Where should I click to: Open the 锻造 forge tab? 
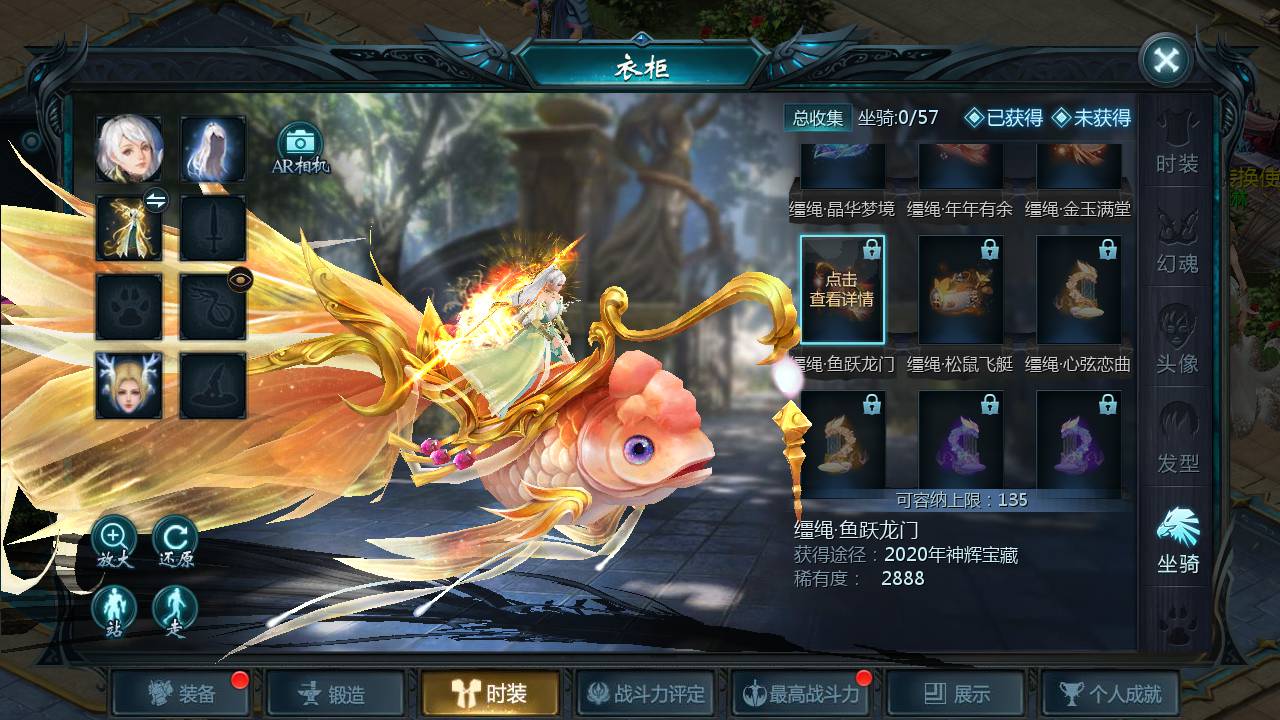point(335,692)
